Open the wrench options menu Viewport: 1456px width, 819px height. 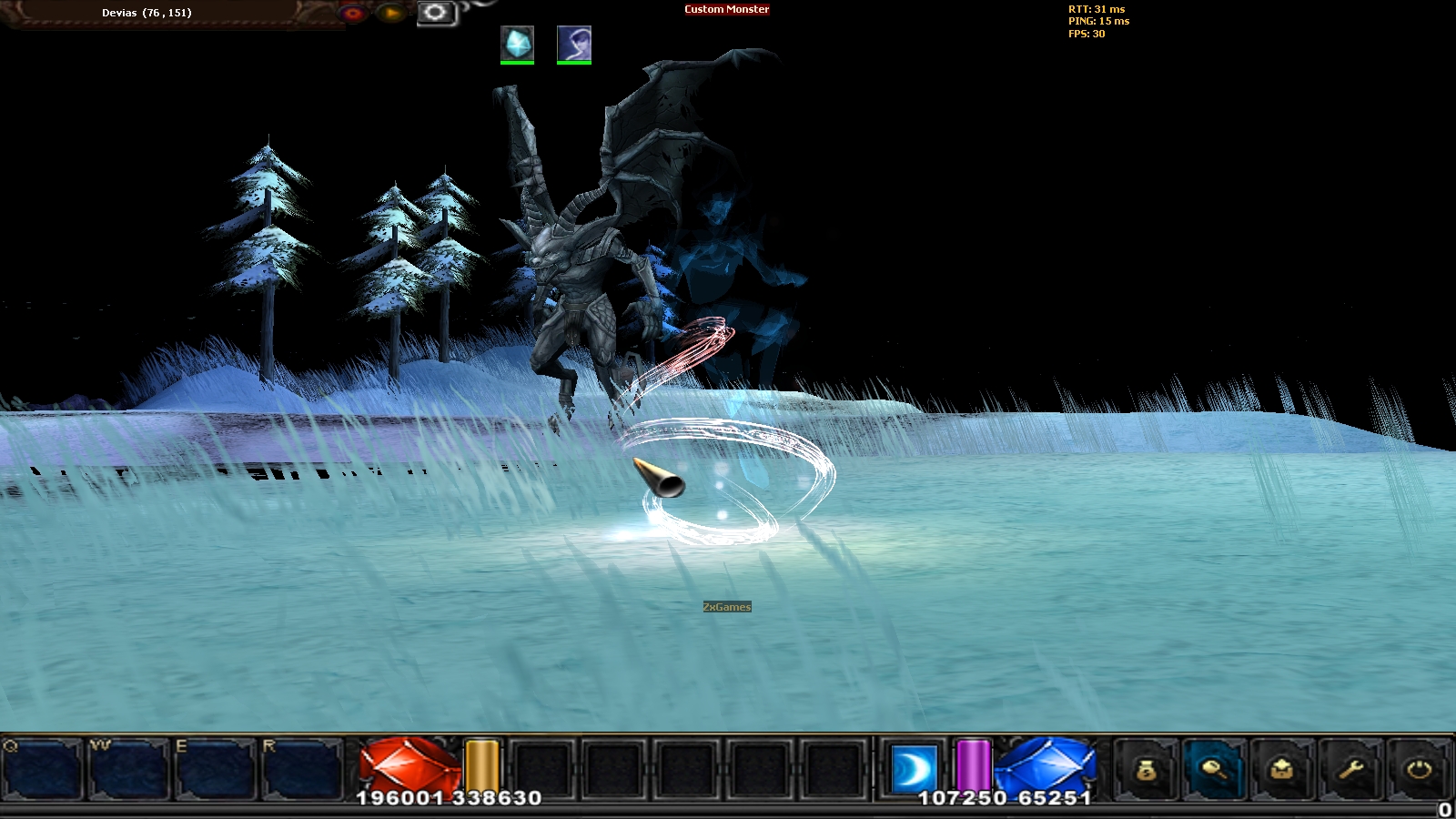coord(1350,771)
